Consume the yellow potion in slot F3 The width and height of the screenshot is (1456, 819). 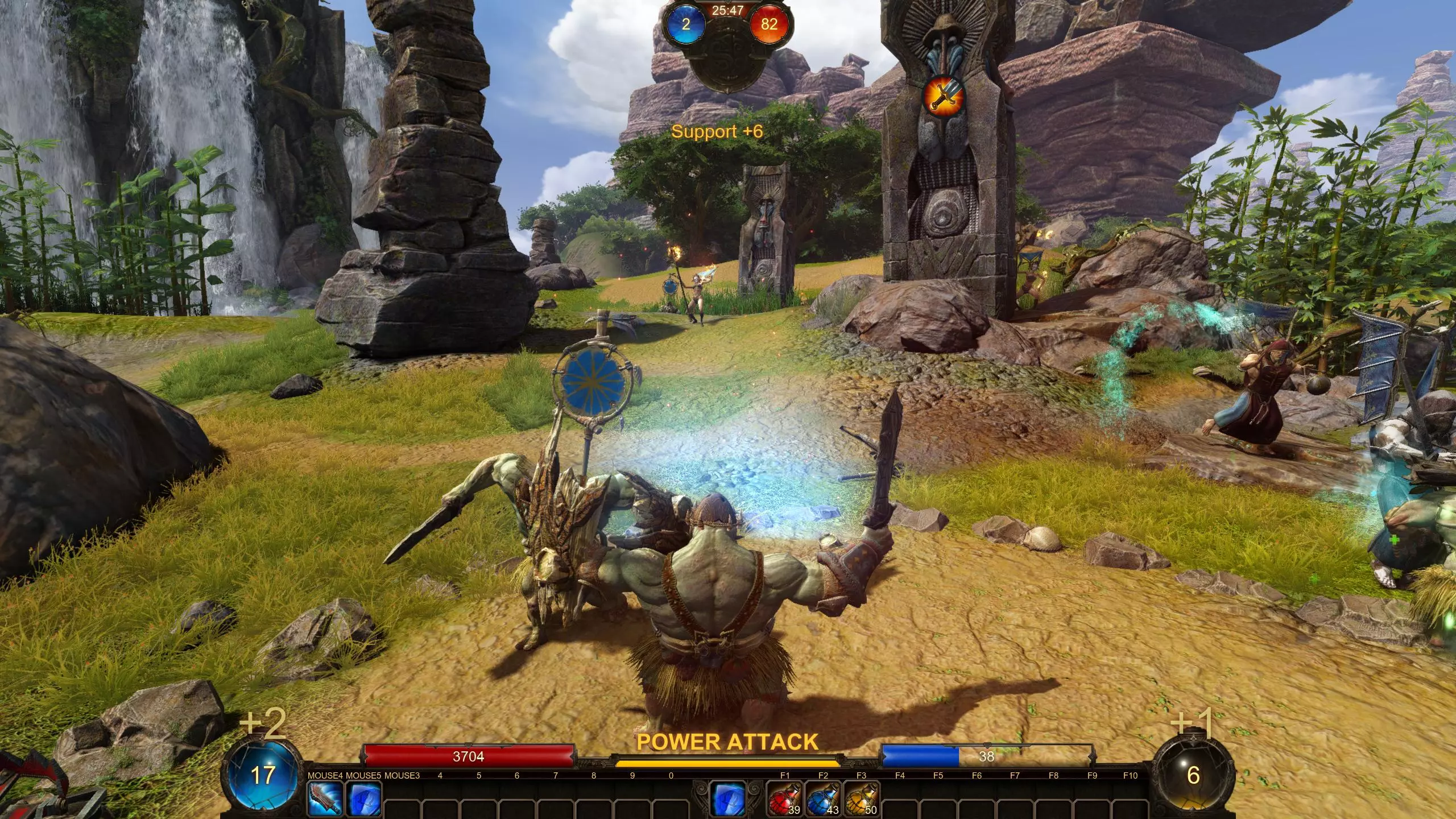(861, 799)
